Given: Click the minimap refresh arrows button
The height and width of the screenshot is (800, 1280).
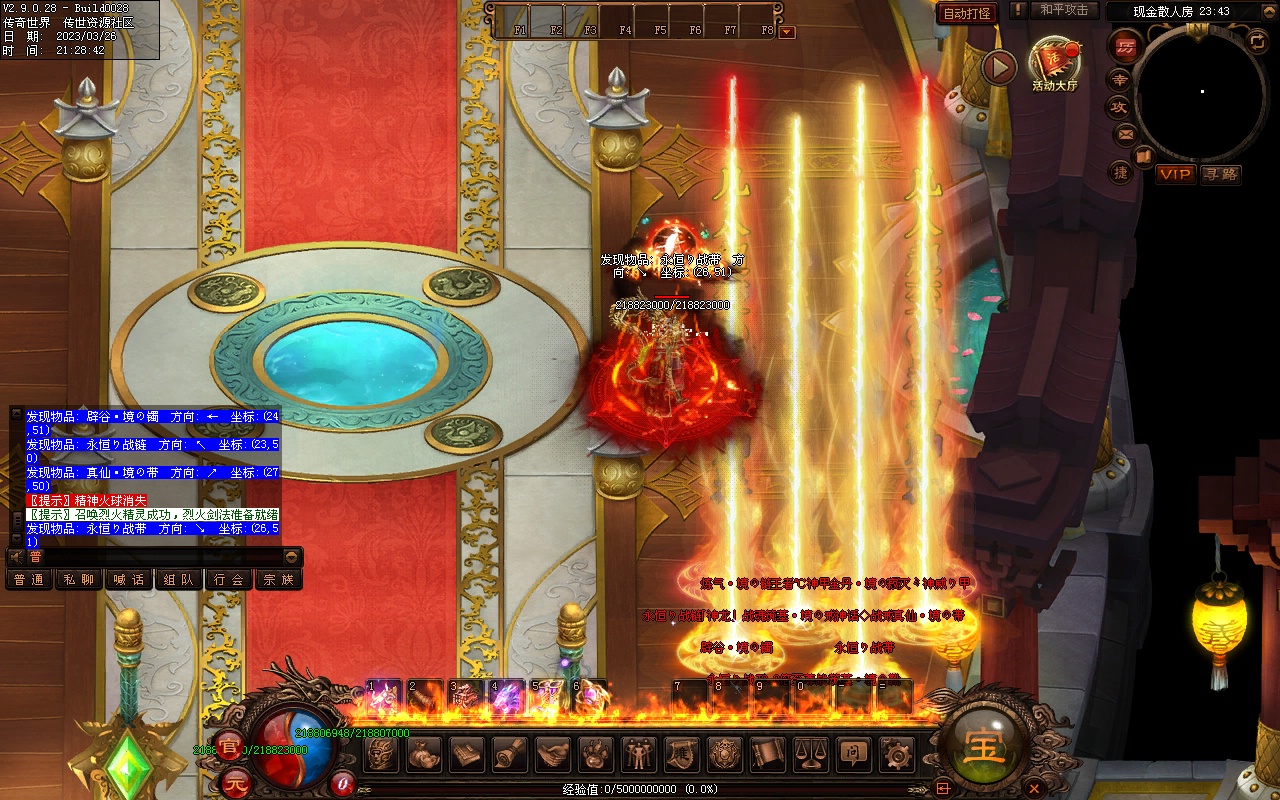Looking at the screenshot, I should (1257, 41).
